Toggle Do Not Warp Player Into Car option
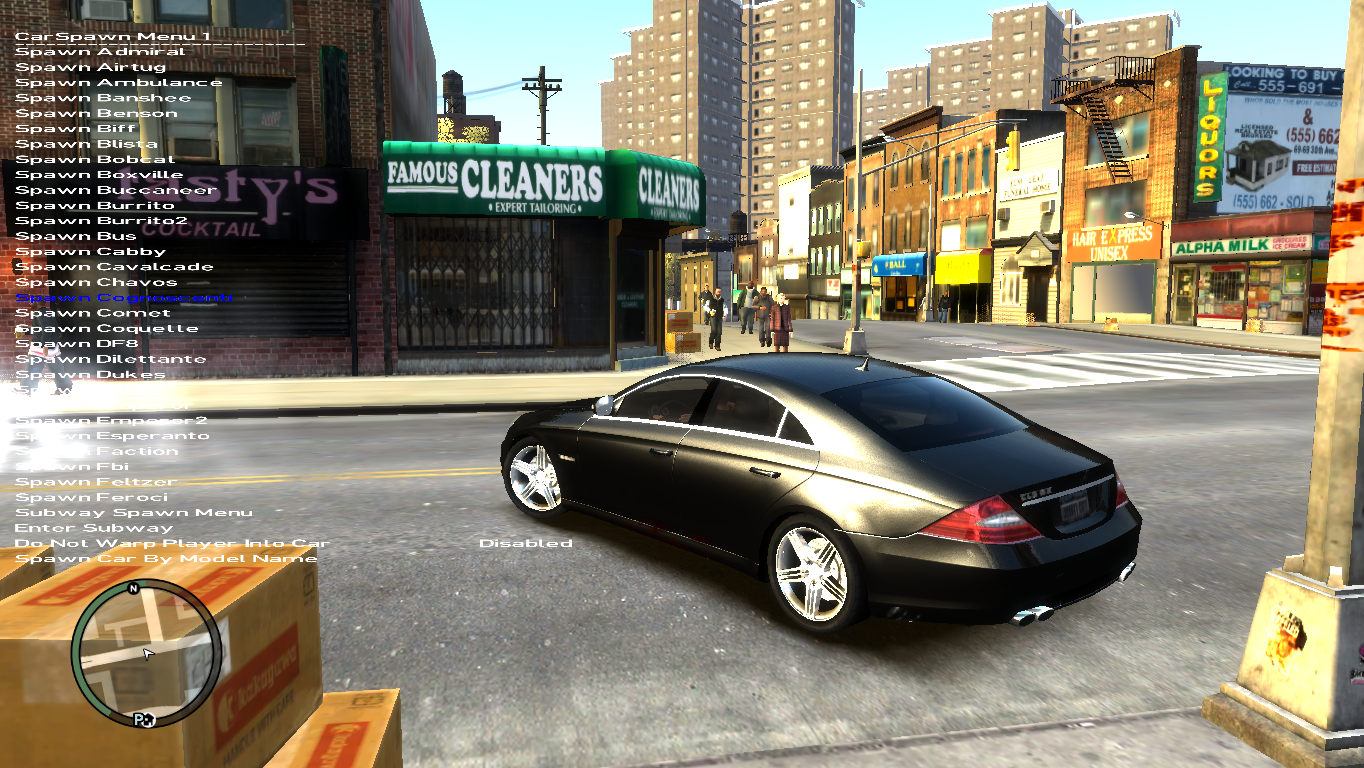 click(160, 542)
